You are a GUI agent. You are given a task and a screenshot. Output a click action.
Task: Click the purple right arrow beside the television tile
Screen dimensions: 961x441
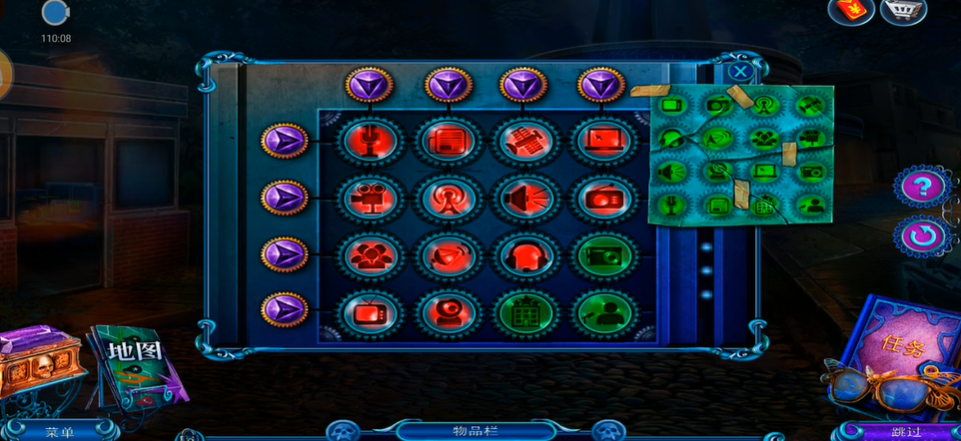[285, 308]
